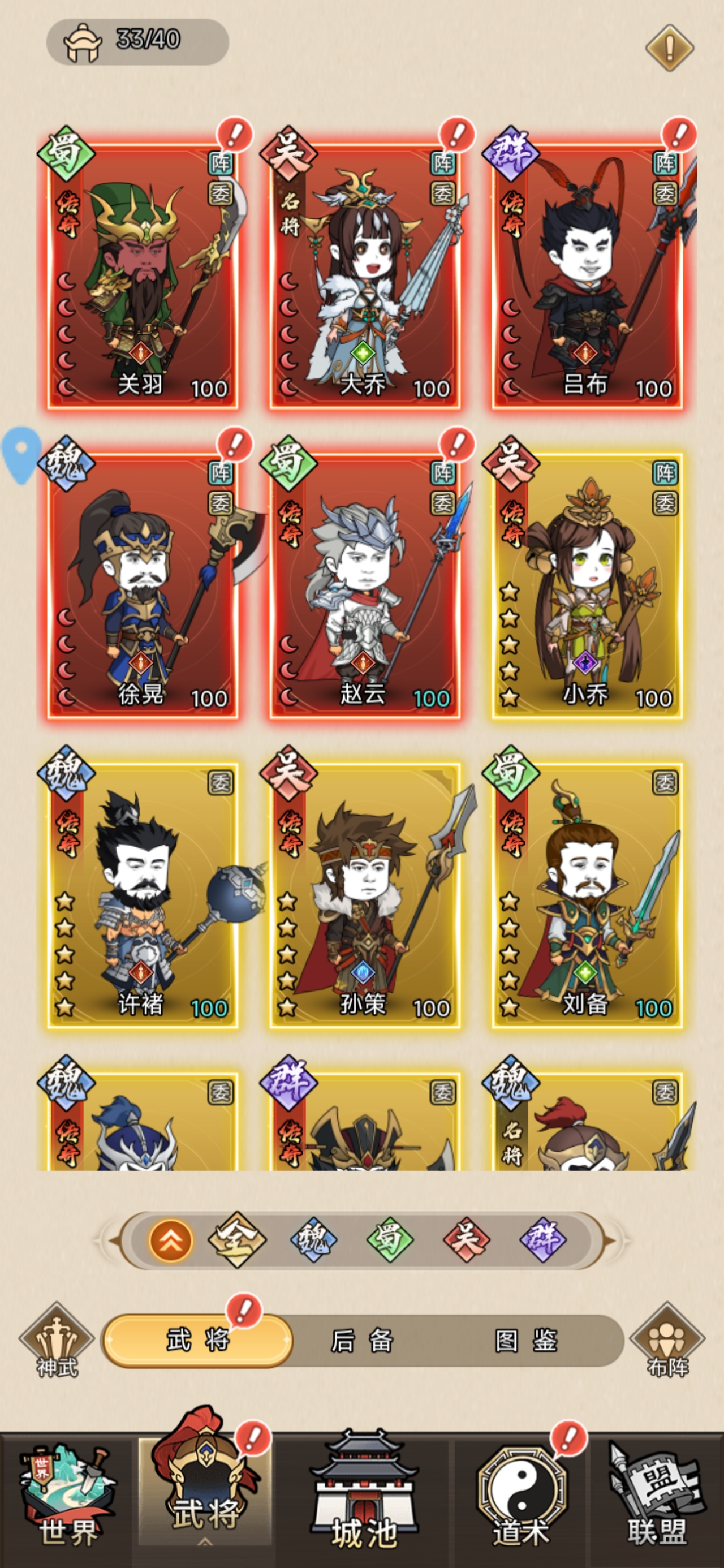Screen dimensions: 724x1568
Task: Filter heroes by 蜀 faction
Action: [390, 1240]
